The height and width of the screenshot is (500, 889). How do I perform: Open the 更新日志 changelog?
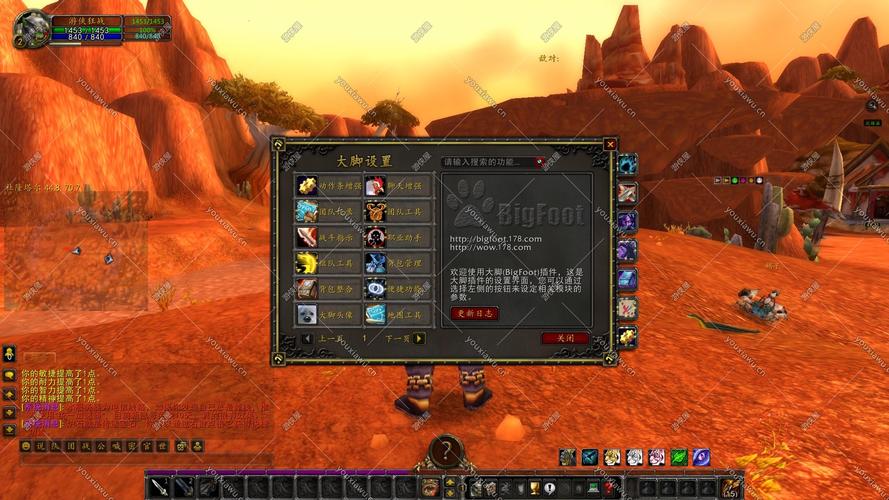[474, 313]
